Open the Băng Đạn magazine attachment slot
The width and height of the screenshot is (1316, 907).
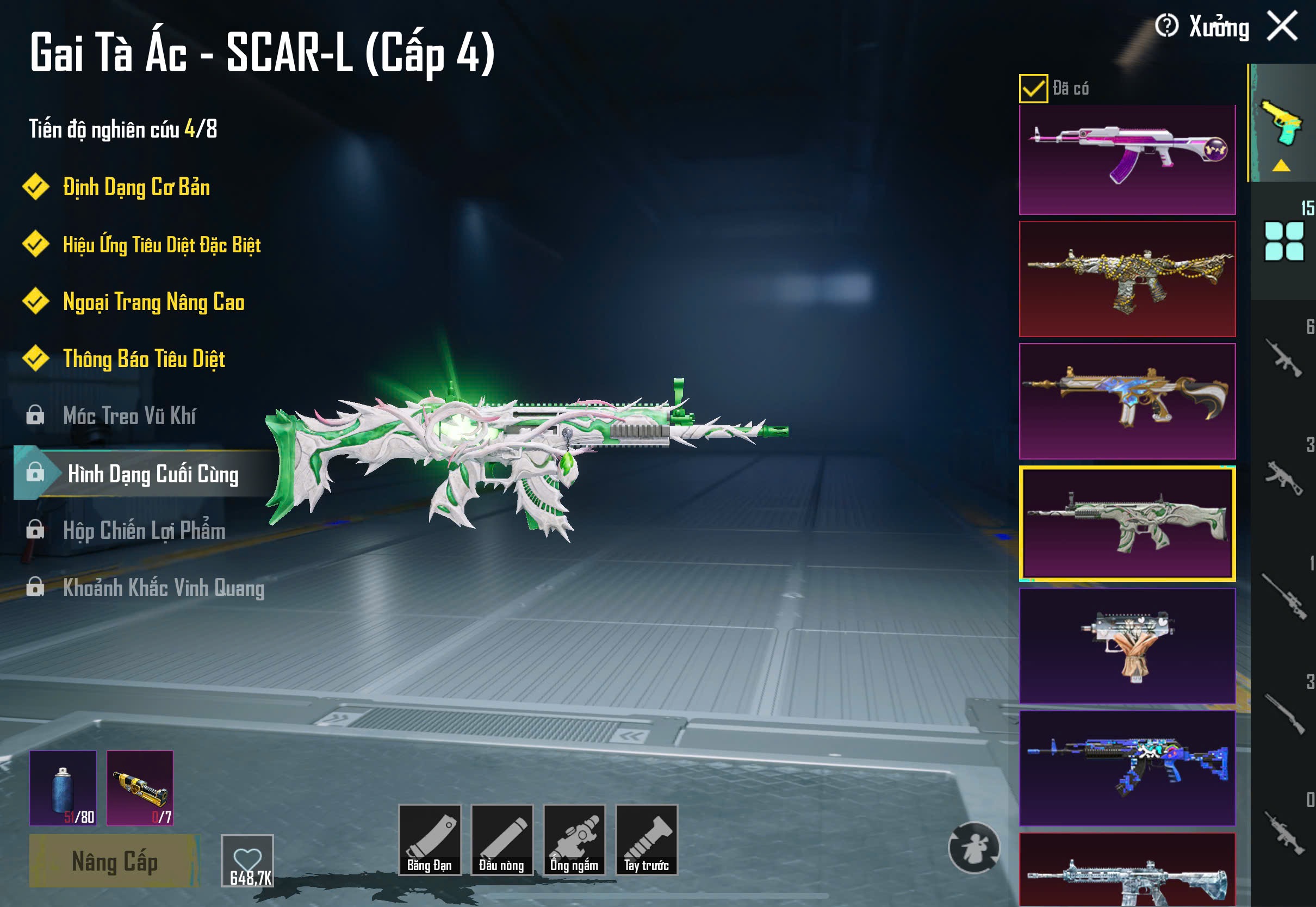[430, 840]
